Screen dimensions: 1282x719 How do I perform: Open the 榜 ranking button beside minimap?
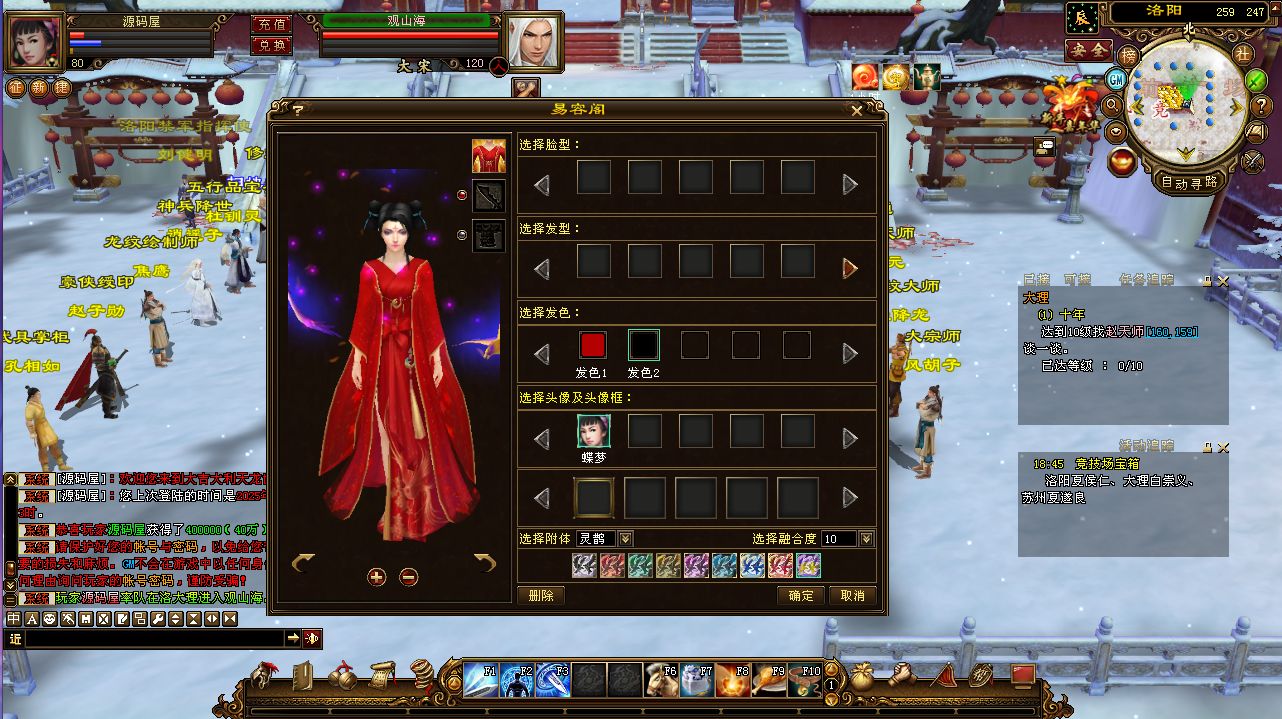coord(1128,55)
